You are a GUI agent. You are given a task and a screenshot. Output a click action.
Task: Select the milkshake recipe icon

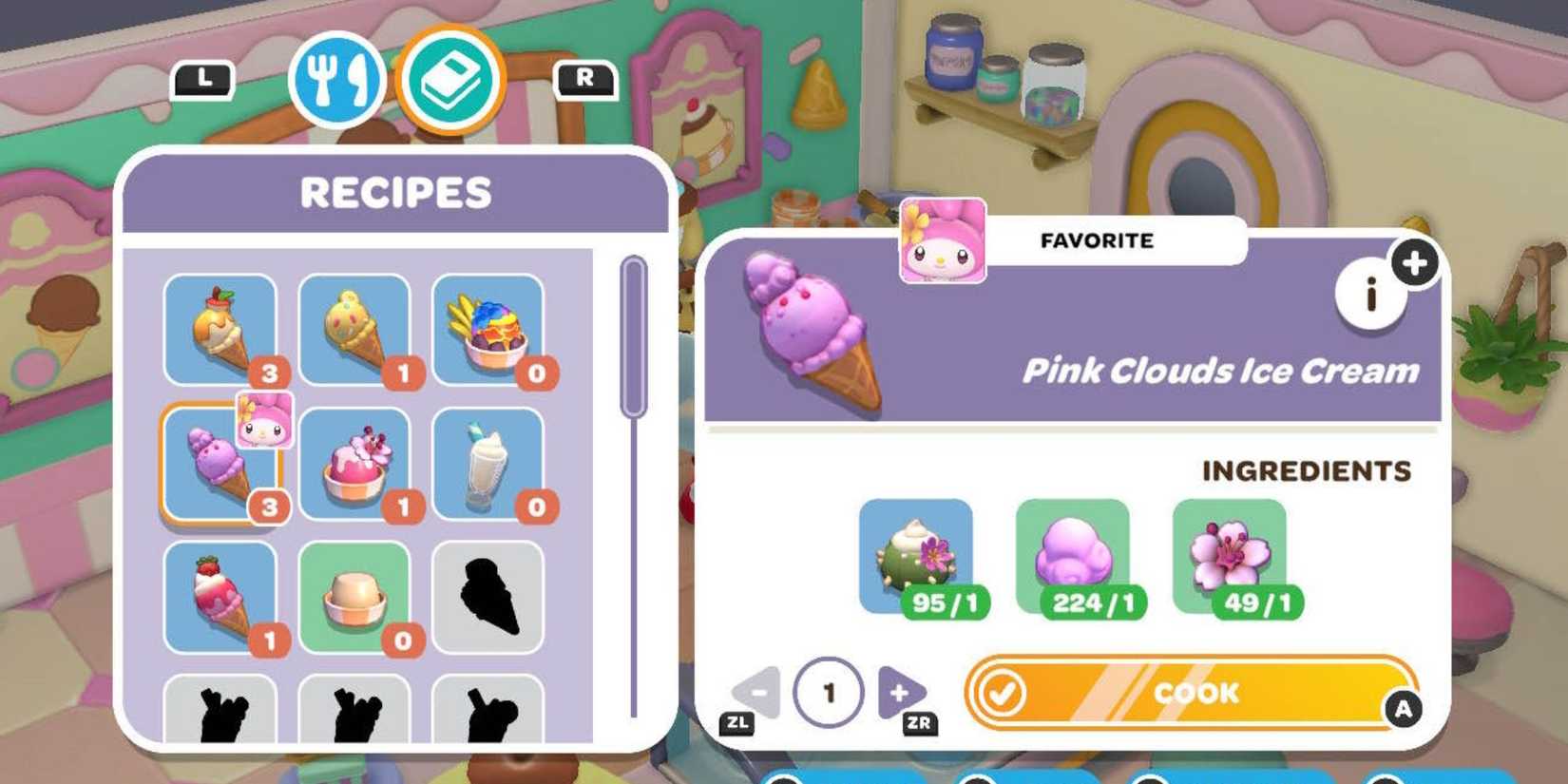(x=488, y=463)
